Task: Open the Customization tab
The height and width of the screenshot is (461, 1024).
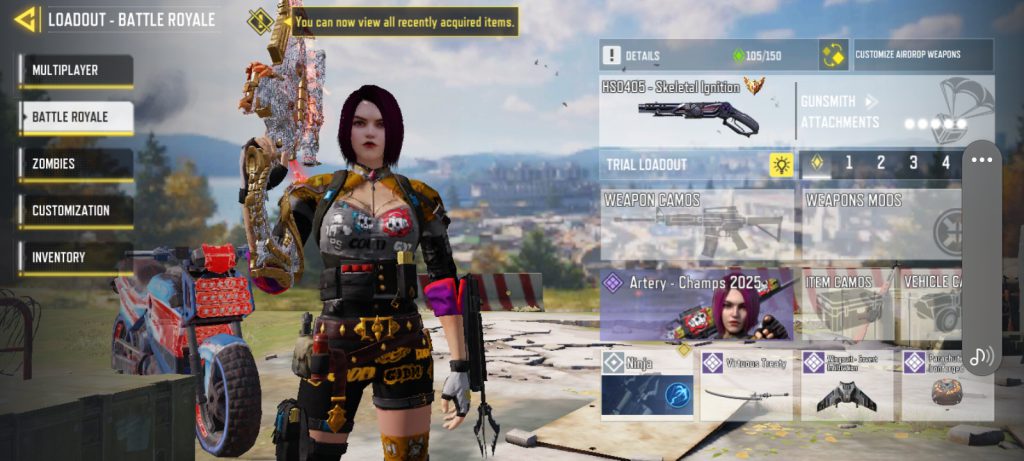Action: pyautogui.click(x=75, y=211)
